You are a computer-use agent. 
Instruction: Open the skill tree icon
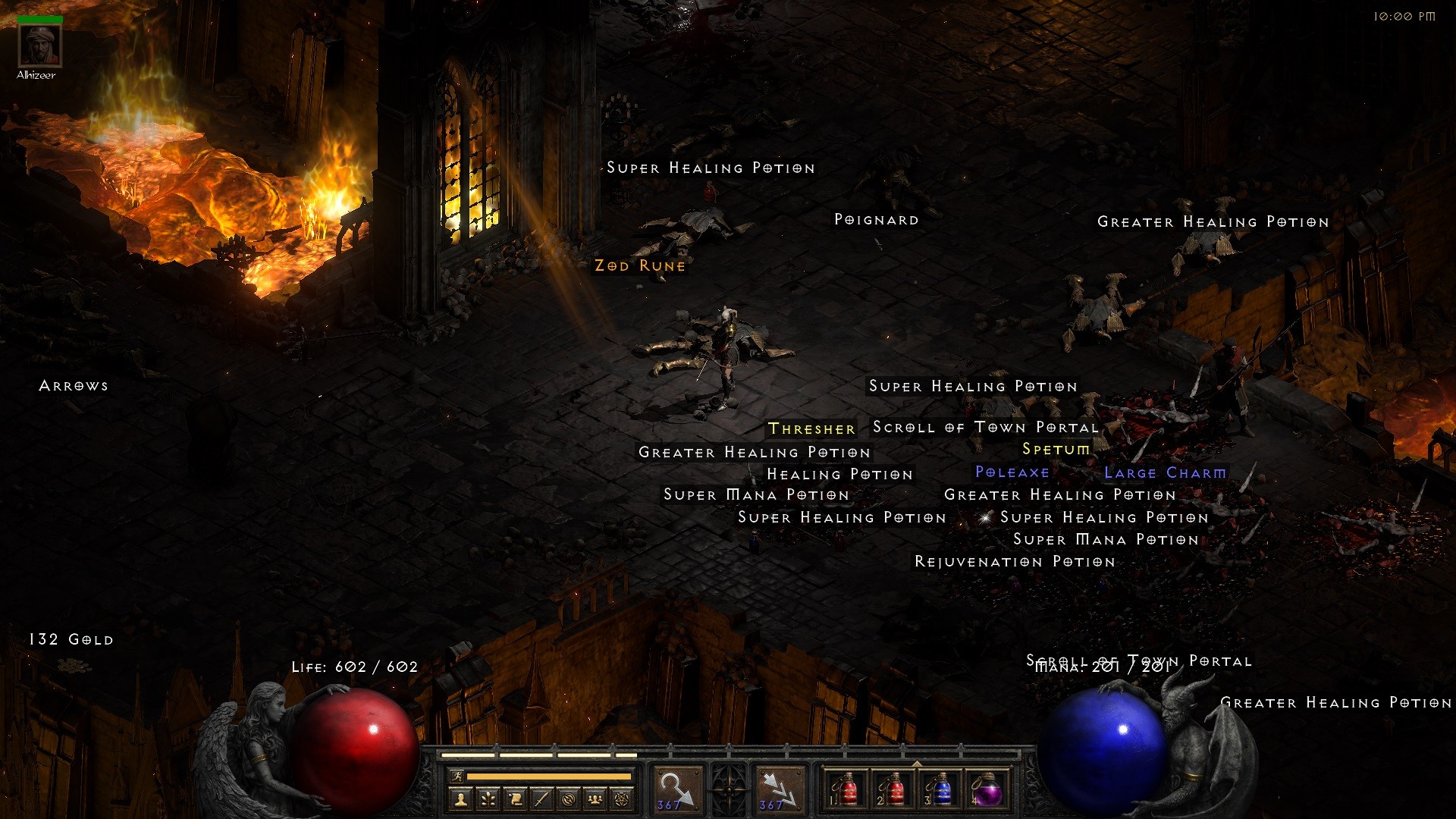tap(488, 799)
